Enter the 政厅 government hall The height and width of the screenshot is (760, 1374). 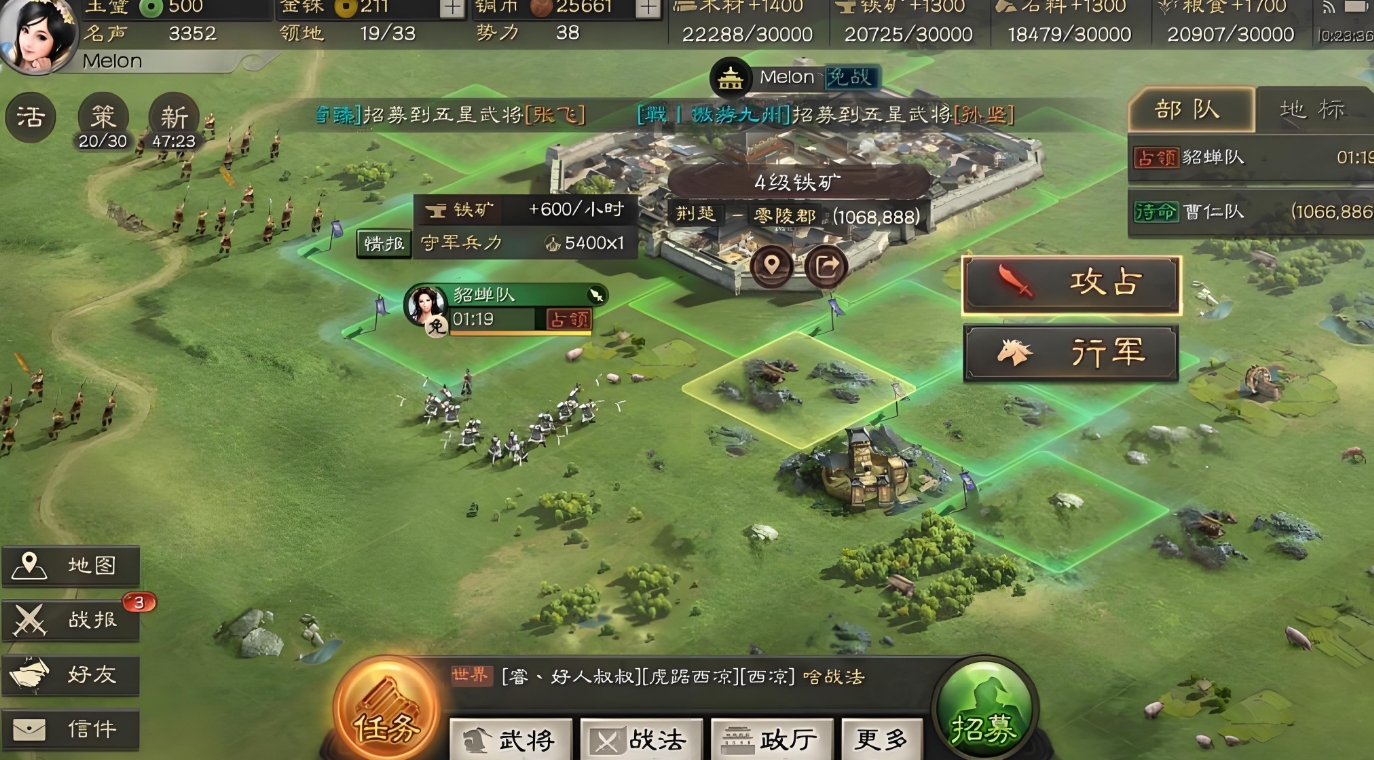click(x=771, y=740)
